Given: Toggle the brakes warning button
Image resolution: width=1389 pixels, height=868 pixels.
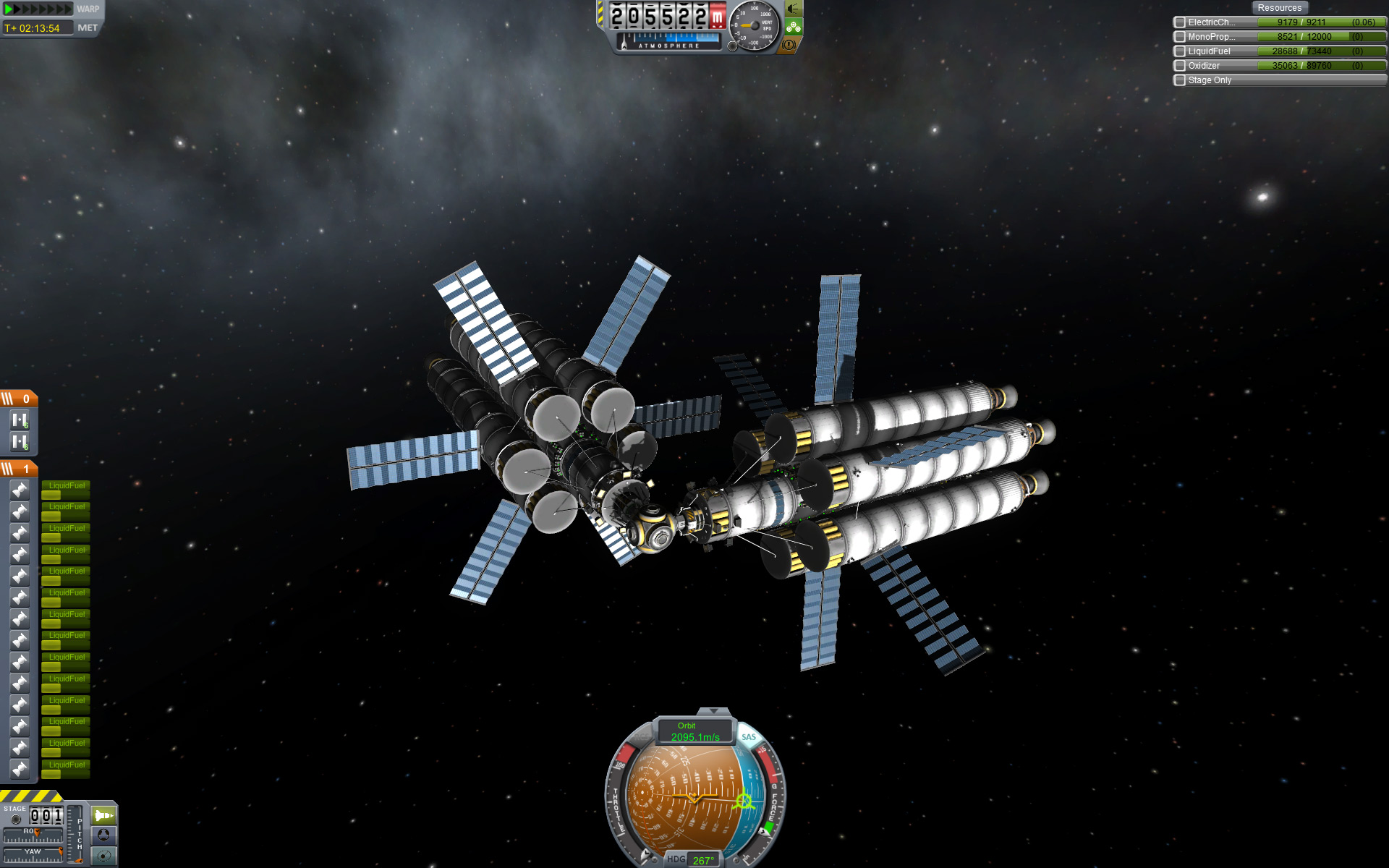Looking at the screenshot, I should pos(789,45).
